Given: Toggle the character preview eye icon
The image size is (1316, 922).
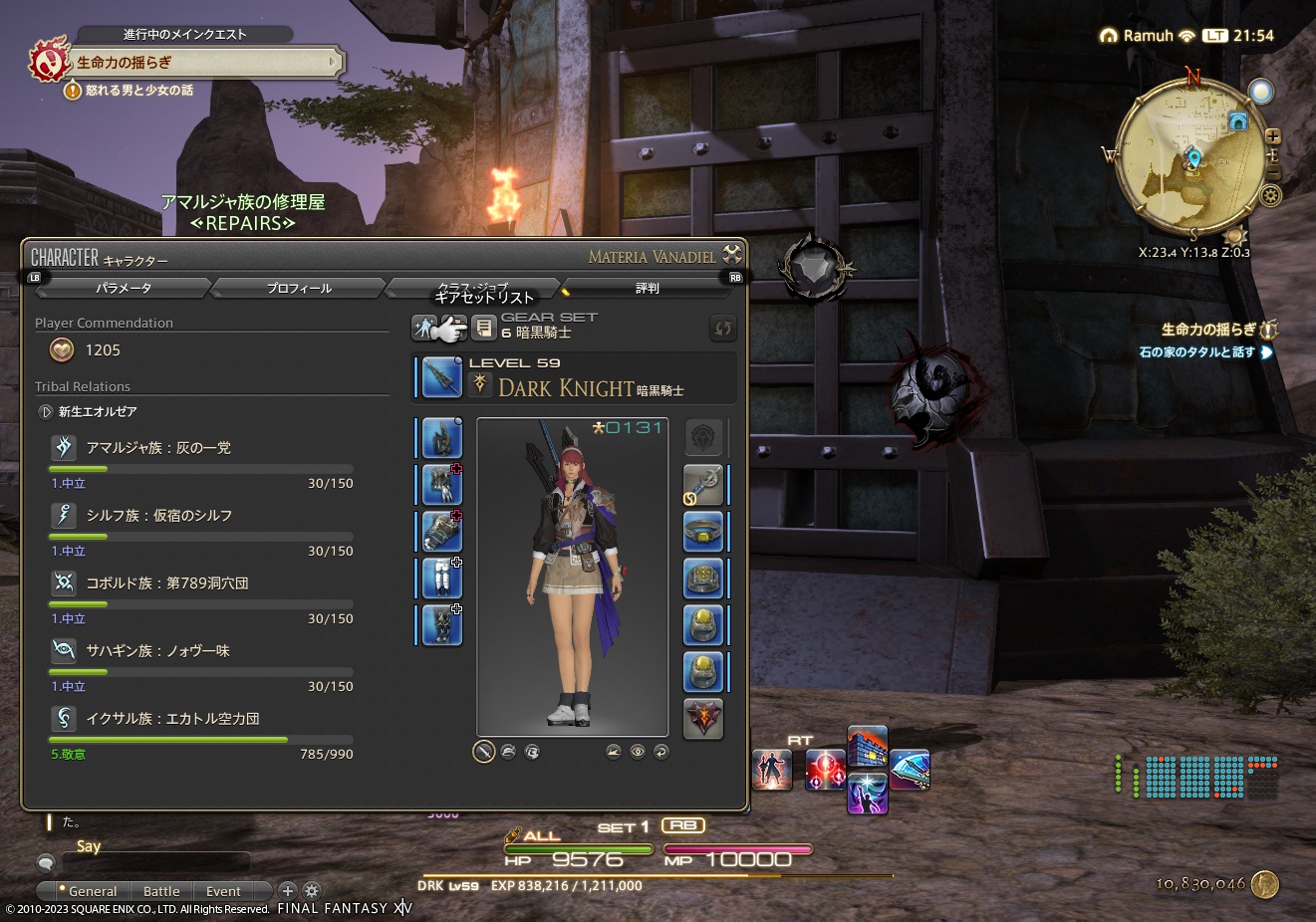Looking at the screenshot, I should pos(638,752).
